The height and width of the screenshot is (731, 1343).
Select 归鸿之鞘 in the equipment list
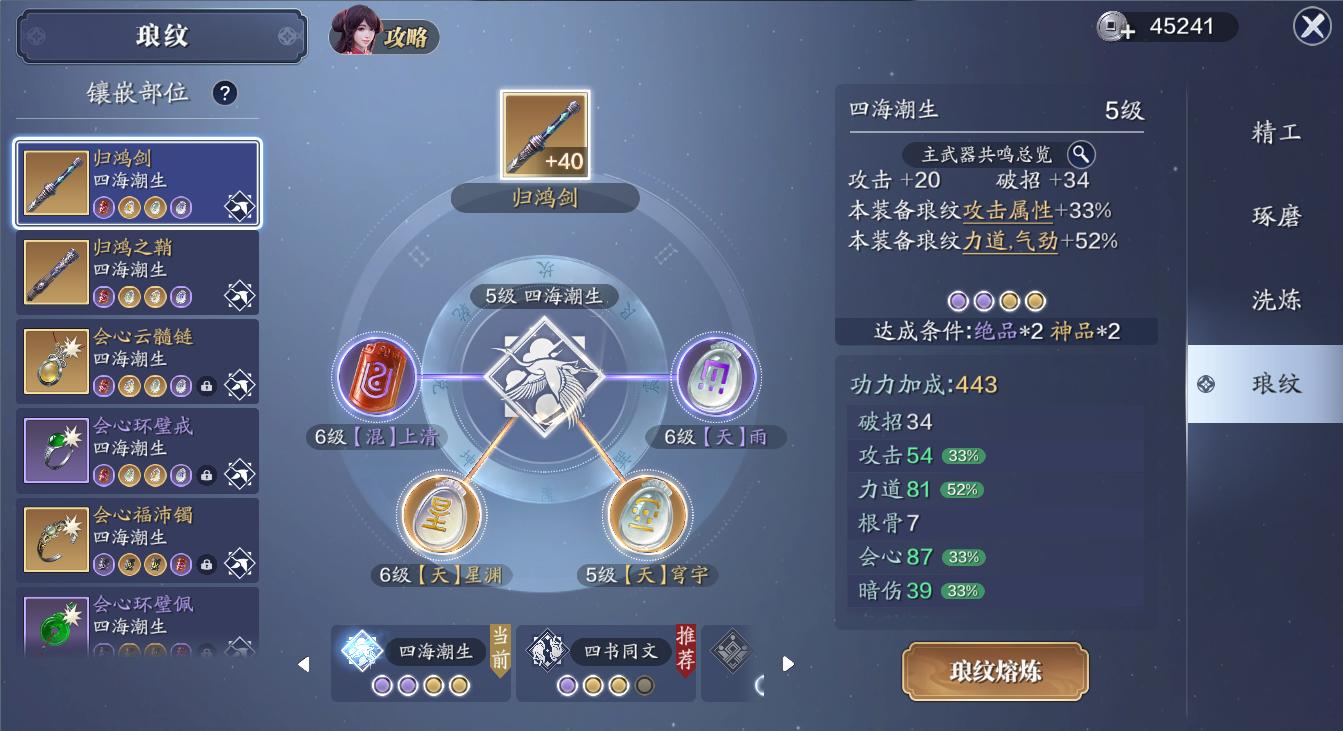(x=137, y=270)
